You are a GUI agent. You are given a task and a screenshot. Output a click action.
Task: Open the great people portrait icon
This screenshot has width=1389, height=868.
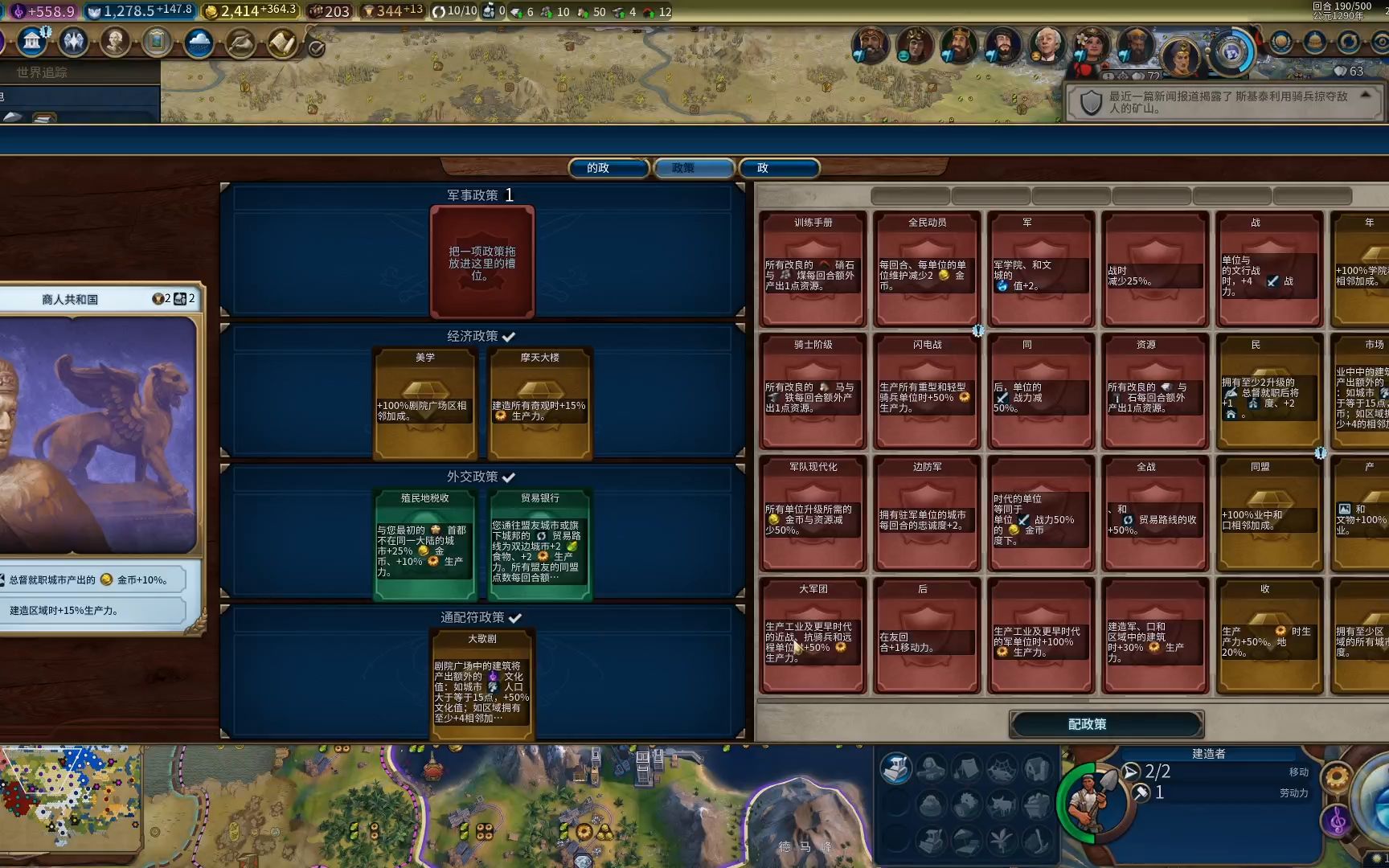tap(115, 41)
